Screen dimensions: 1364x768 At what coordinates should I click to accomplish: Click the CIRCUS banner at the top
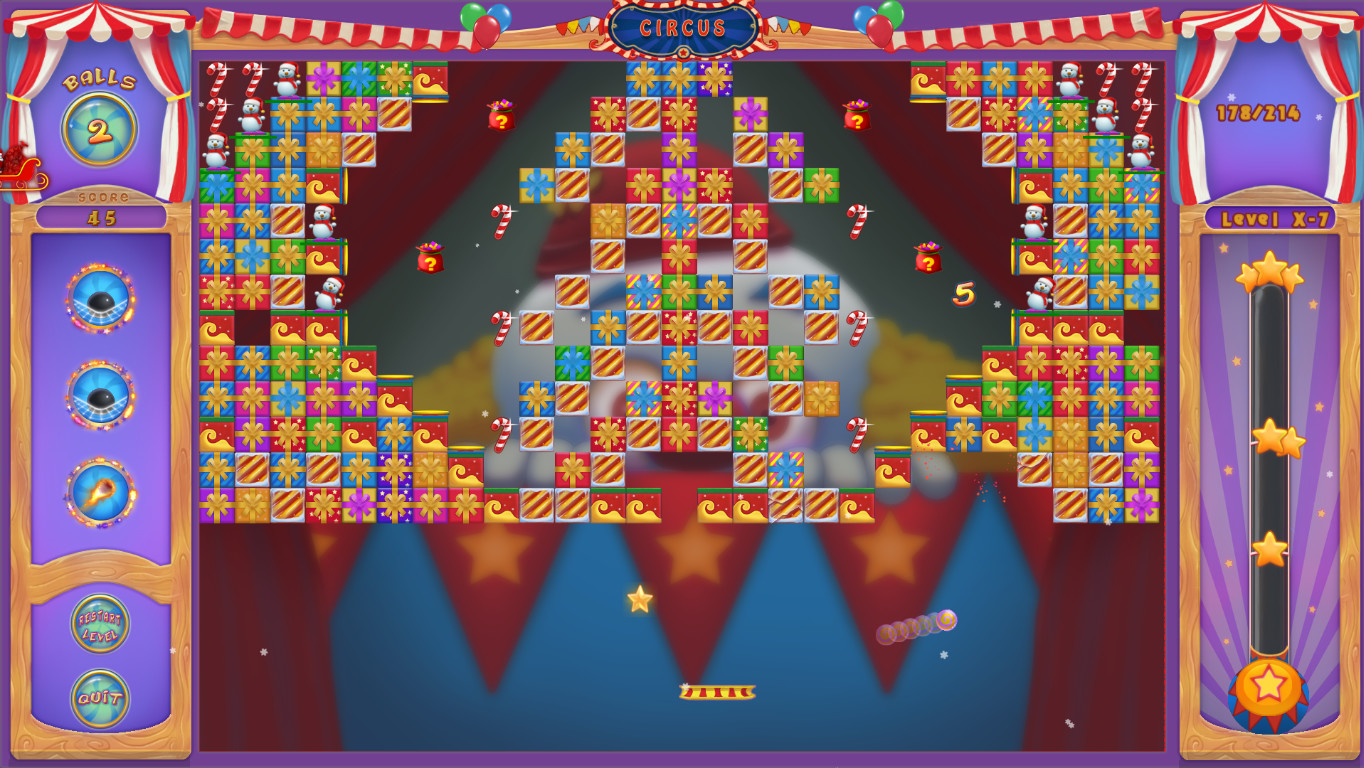click(x=682, y=29)
